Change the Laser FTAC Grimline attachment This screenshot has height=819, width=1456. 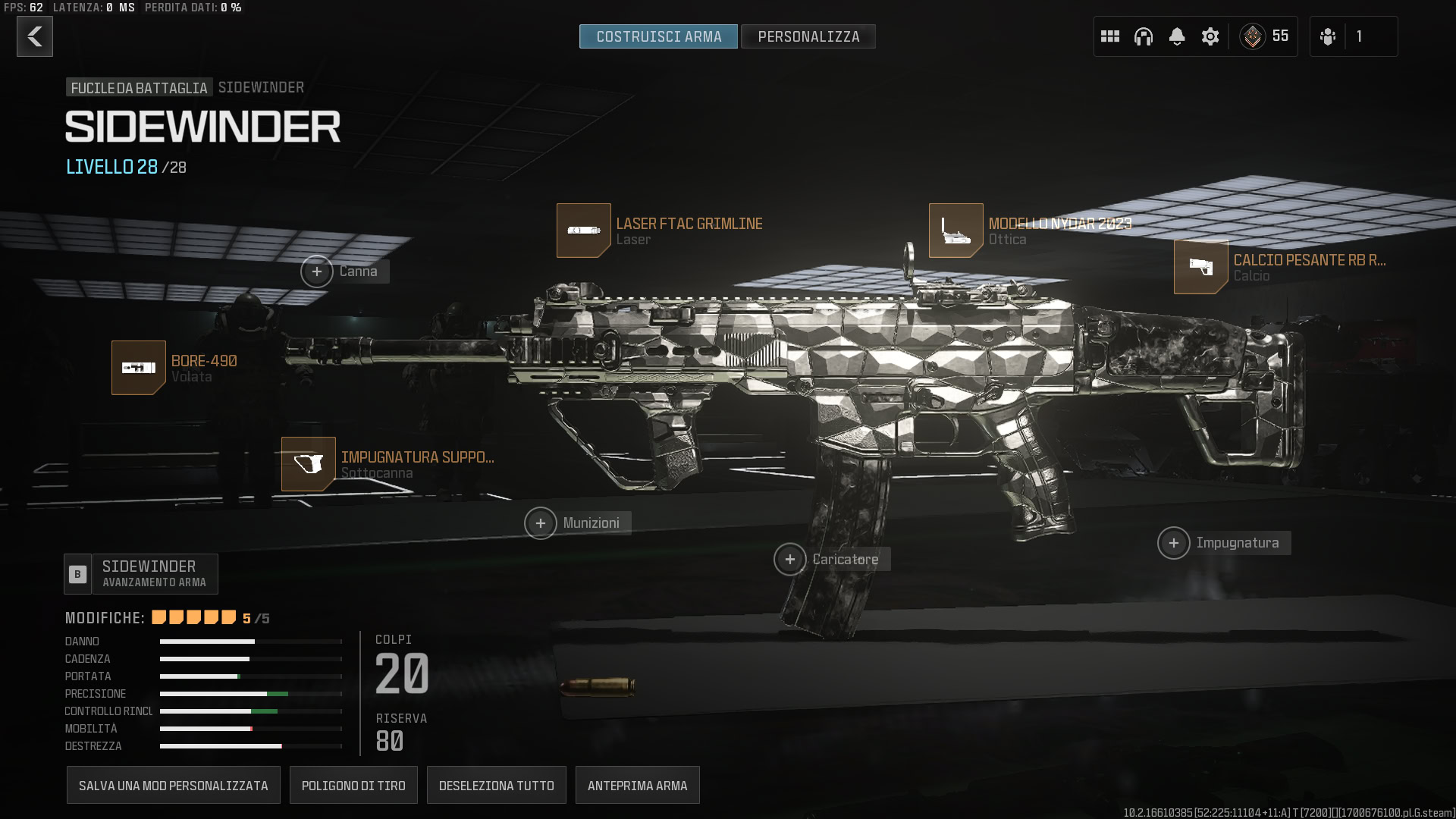pos(584,231)
